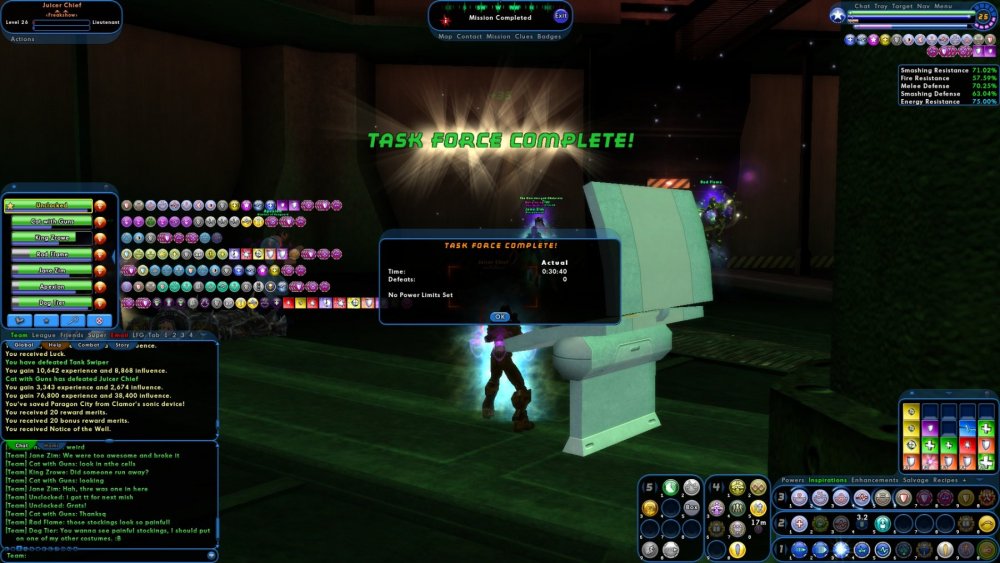Select teammate King Zrowe
The image size is (1000, 563).
point(50,238)
